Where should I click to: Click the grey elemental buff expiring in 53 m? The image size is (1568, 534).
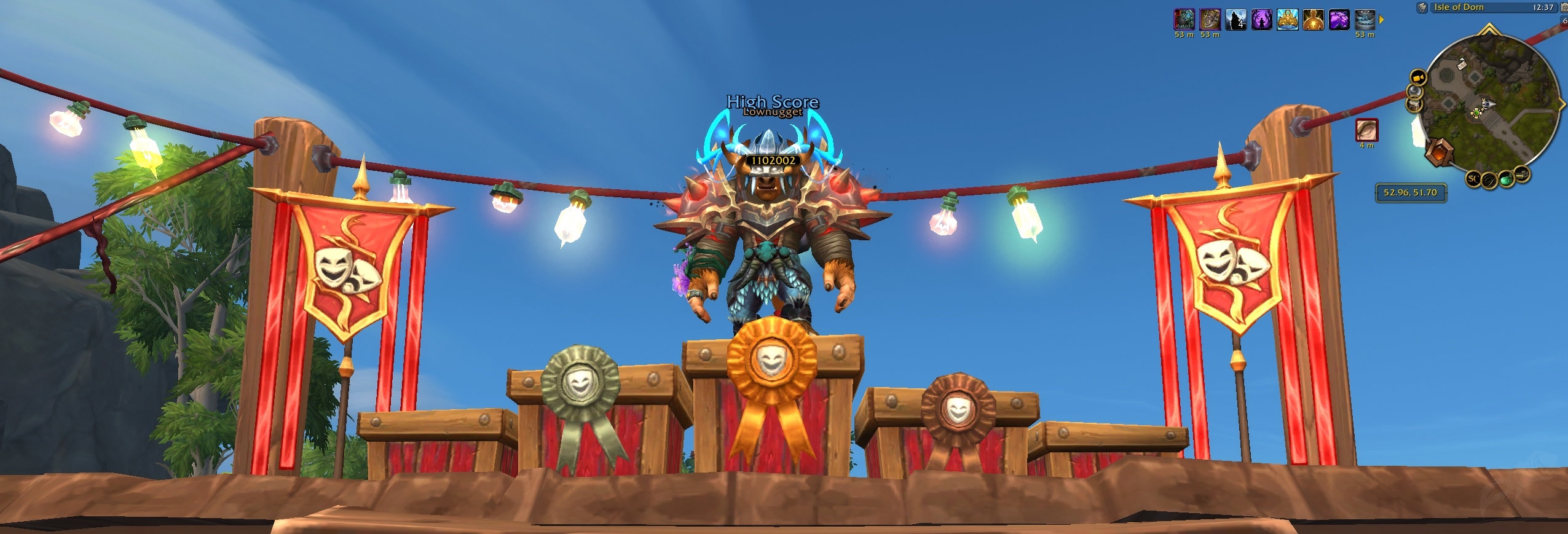[x=1365, y=20]
